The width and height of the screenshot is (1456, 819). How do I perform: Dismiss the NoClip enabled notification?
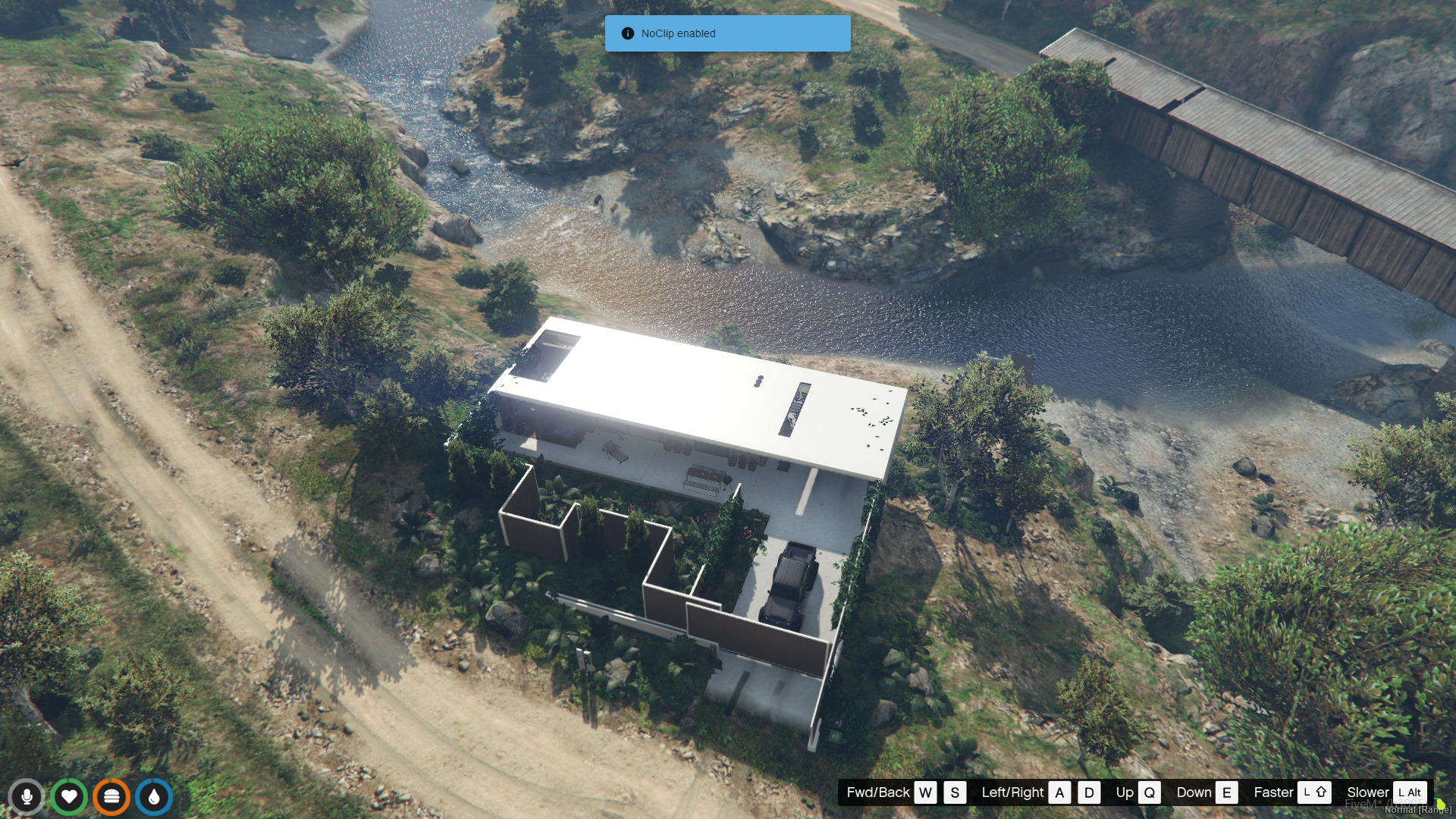click(726, 33)
